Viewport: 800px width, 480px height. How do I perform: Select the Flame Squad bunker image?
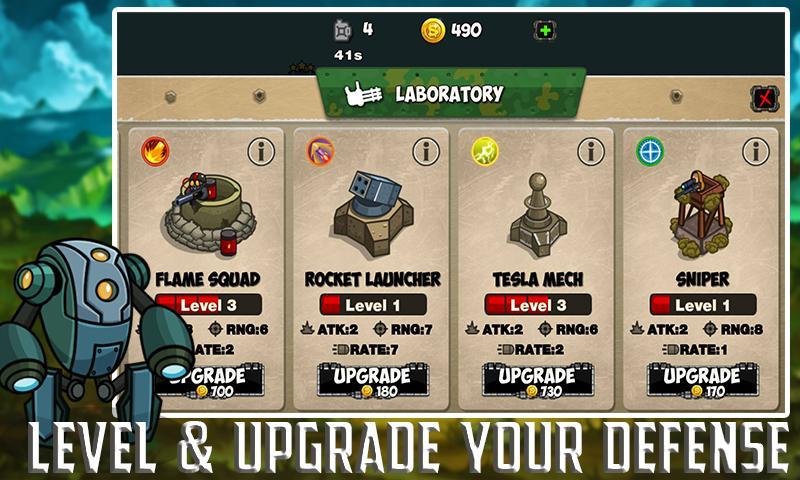pyautogui.click(x=207, y=213)
